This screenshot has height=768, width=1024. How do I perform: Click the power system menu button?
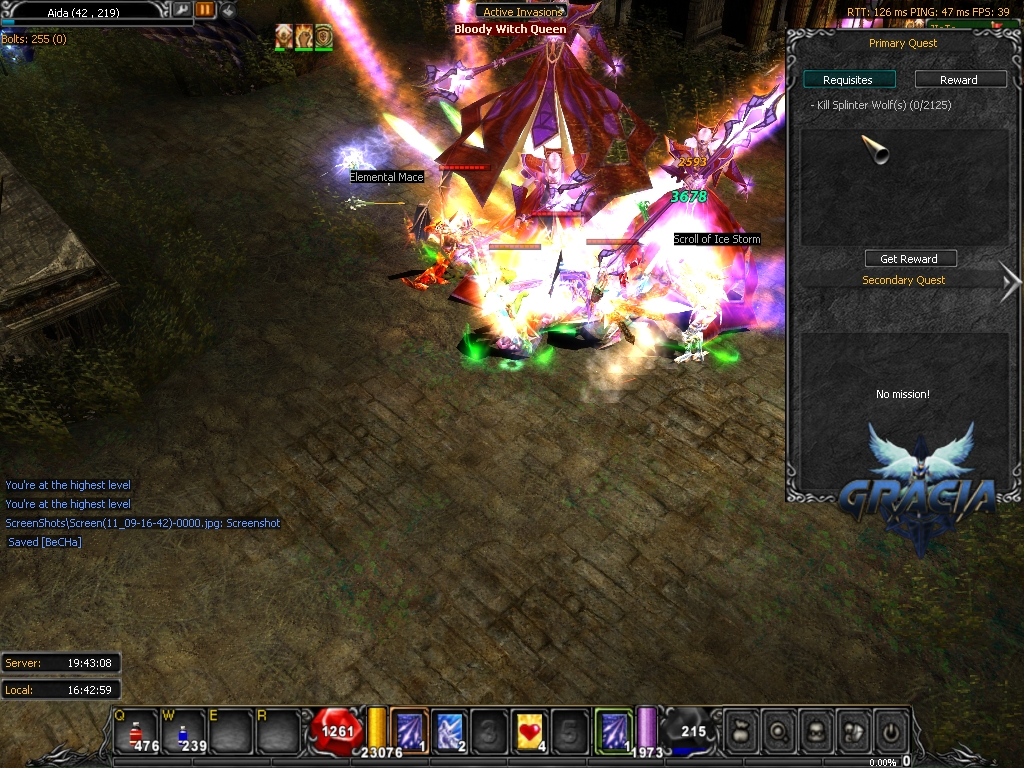pyautogui.click(x=890, y=731)
